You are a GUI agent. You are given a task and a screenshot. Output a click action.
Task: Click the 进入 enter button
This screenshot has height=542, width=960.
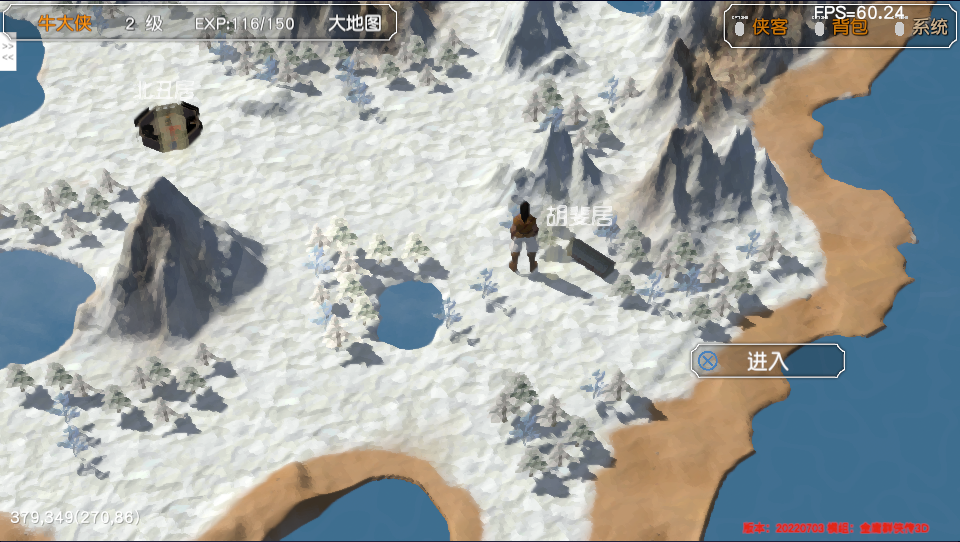coord(767,361)
